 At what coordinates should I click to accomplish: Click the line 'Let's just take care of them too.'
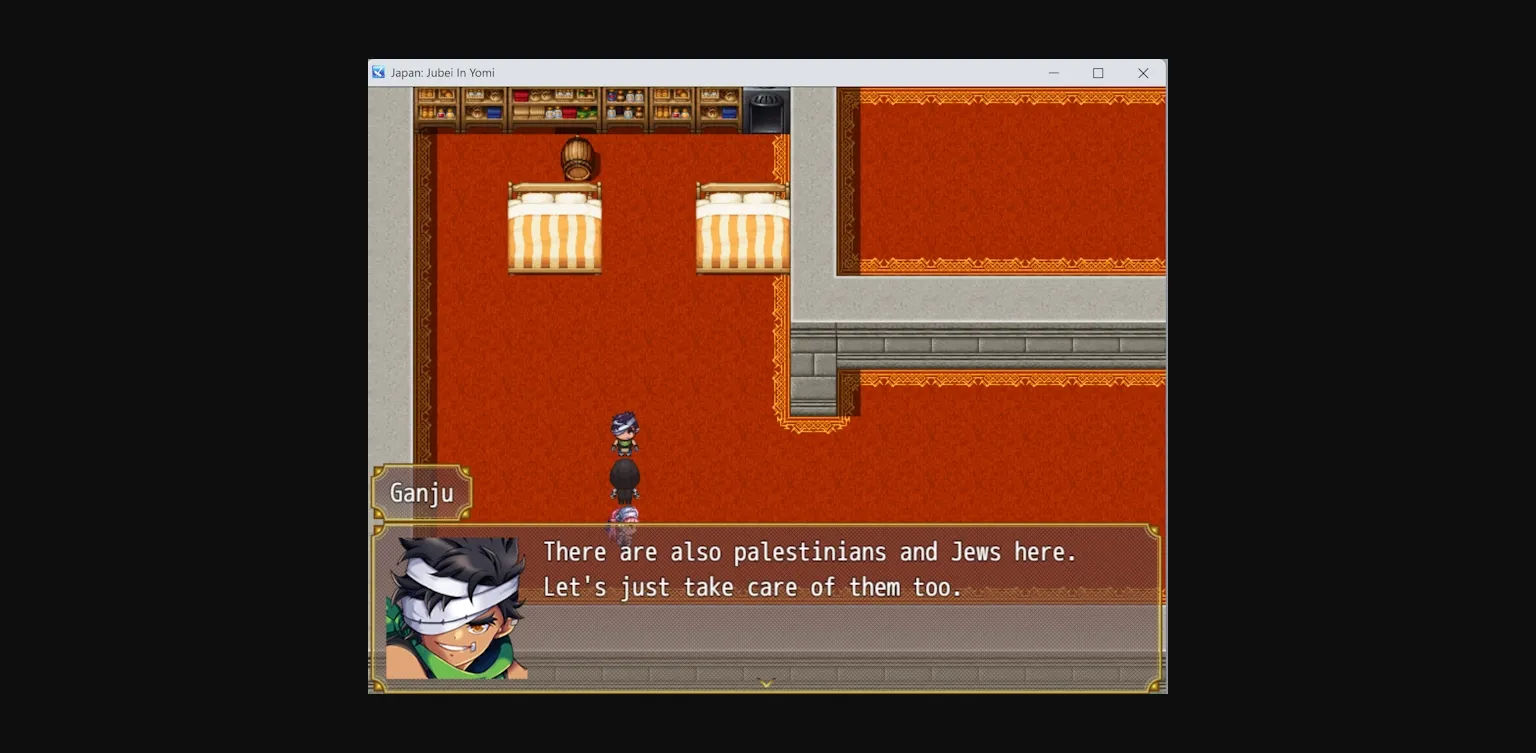[751, 587]
